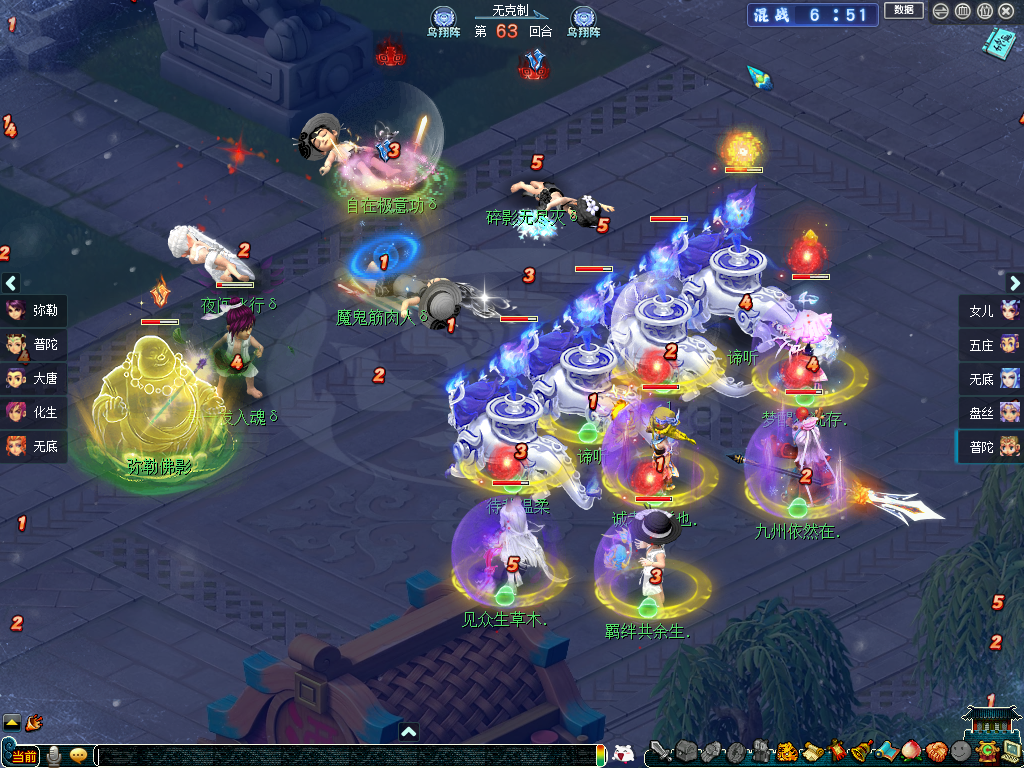Viewport: 1024px width, 768px height.
Task: Toggle the microphone voice input
Action: pyautogui.click(x=54, y=755)
